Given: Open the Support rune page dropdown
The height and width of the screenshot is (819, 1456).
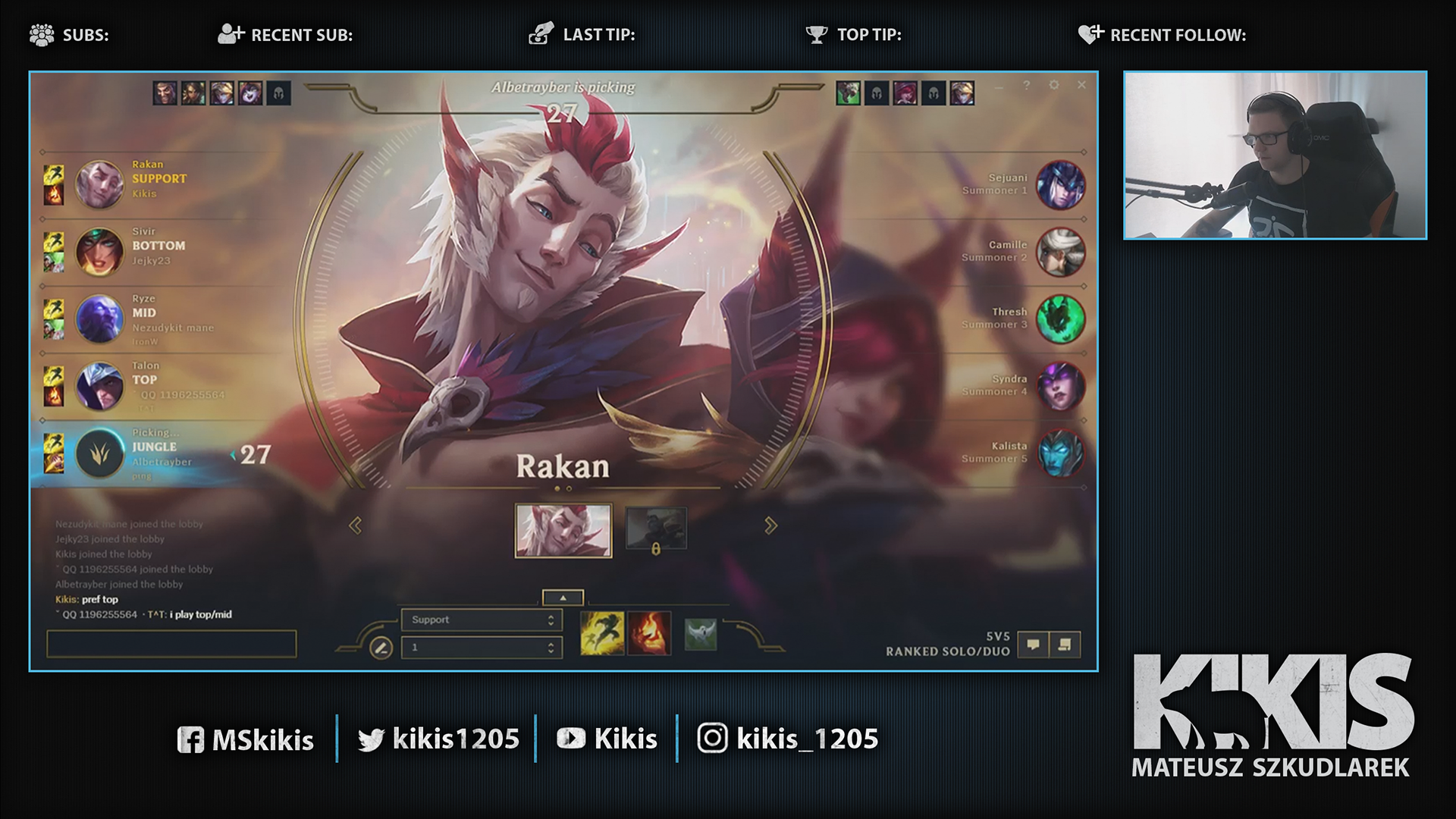Looking at the screenshot, I should (x=482, y=620).
